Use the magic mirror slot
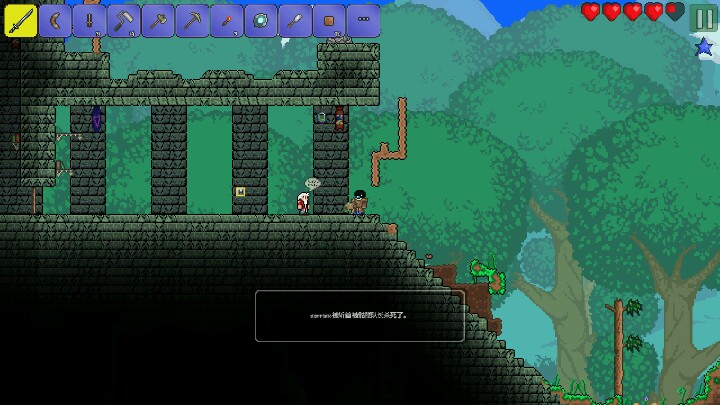720x405 pixels. [260, 20]
